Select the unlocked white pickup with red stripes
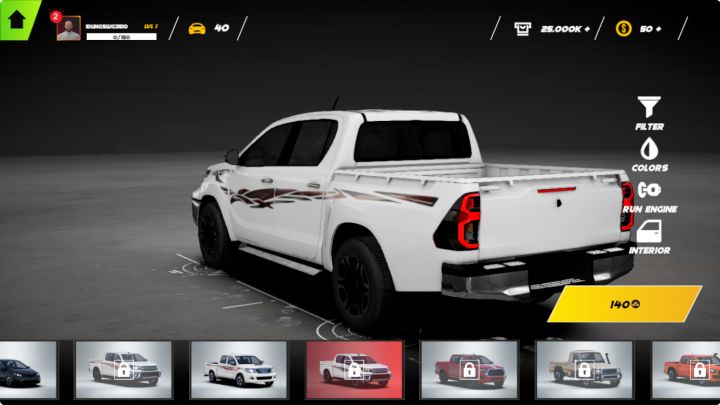This screenshot has height=405, width=720. (x=238, y=370)
